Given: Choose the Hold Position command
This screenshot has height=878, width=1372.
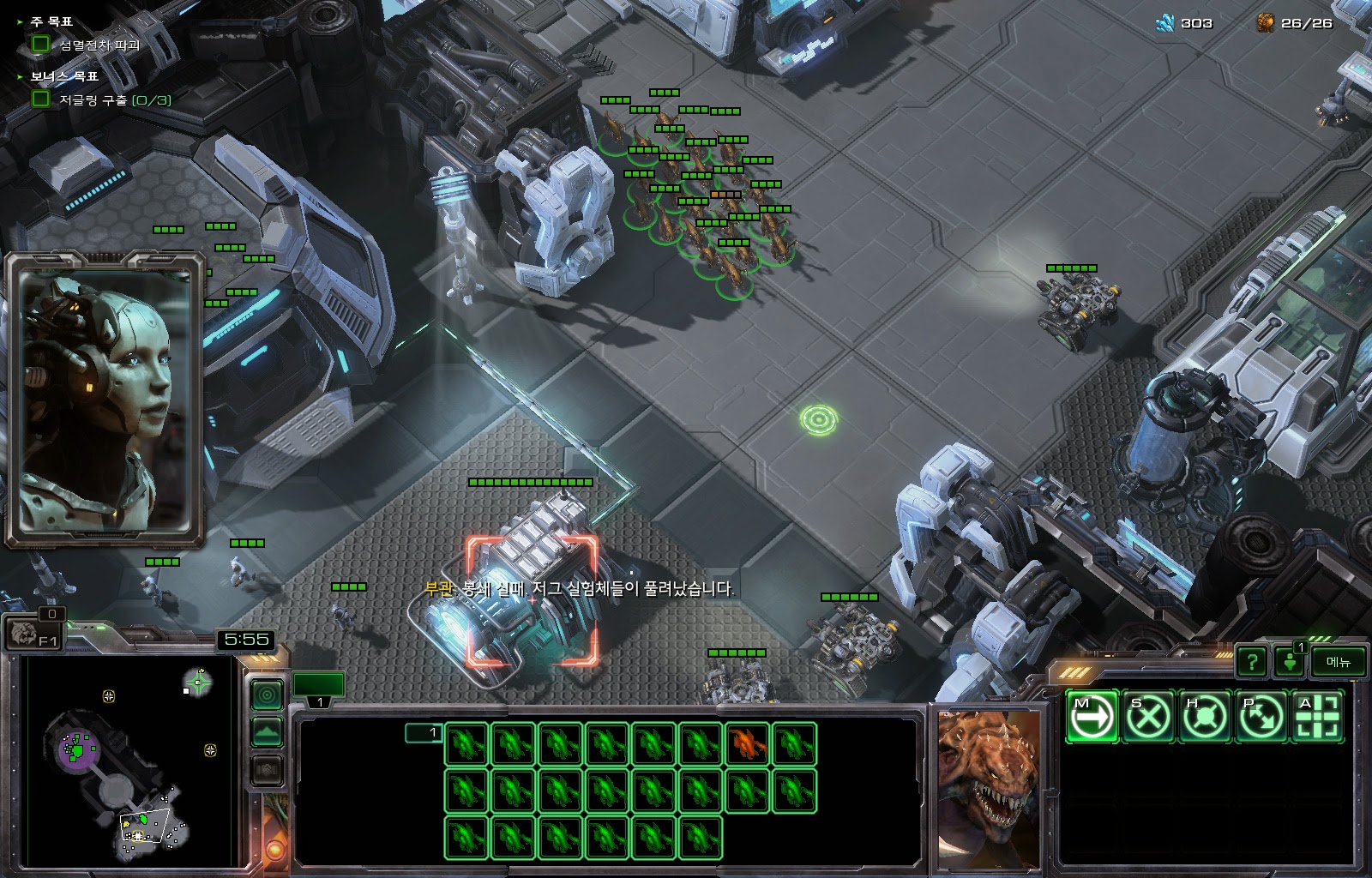Looking at the screenshot, I should click(x=1204, y=716).
